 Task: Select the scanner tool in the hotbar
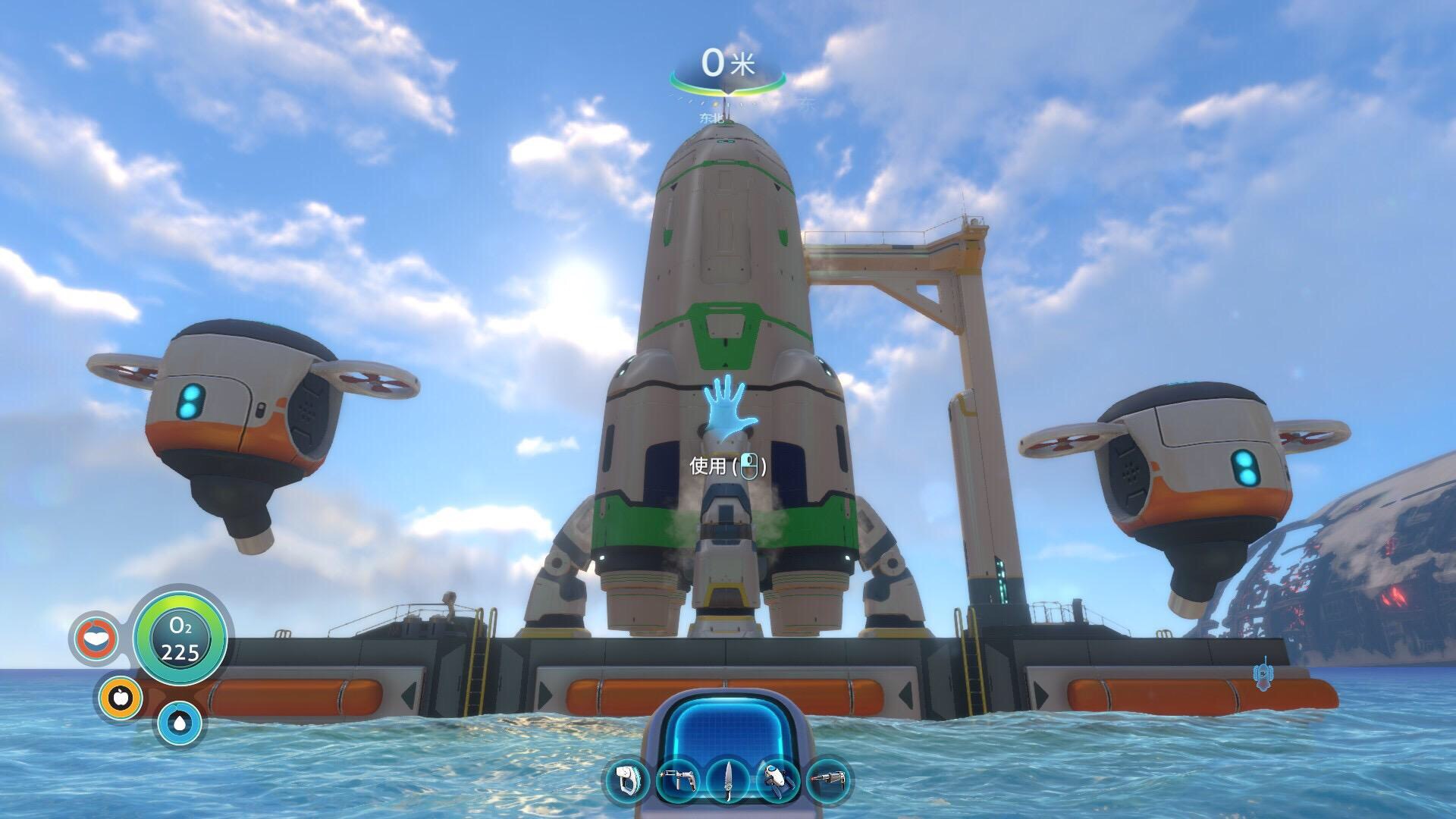click(629, 780)
